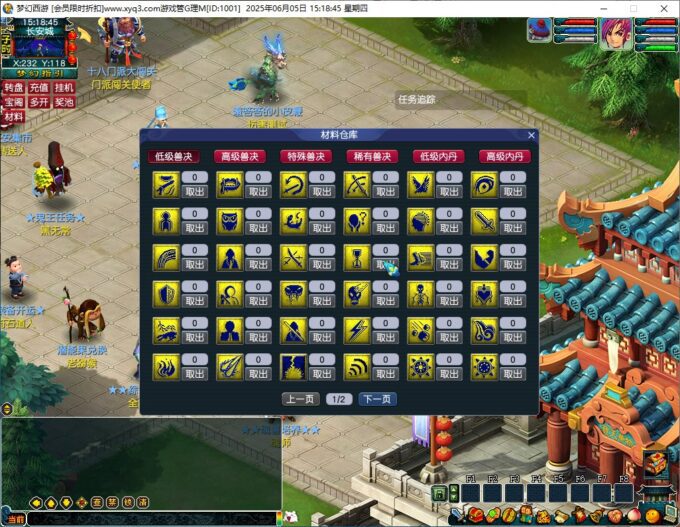Go to the next page (下一页)
Viewport: 680px width, 527px height.
pyautogui.click(x=376, y=399)
